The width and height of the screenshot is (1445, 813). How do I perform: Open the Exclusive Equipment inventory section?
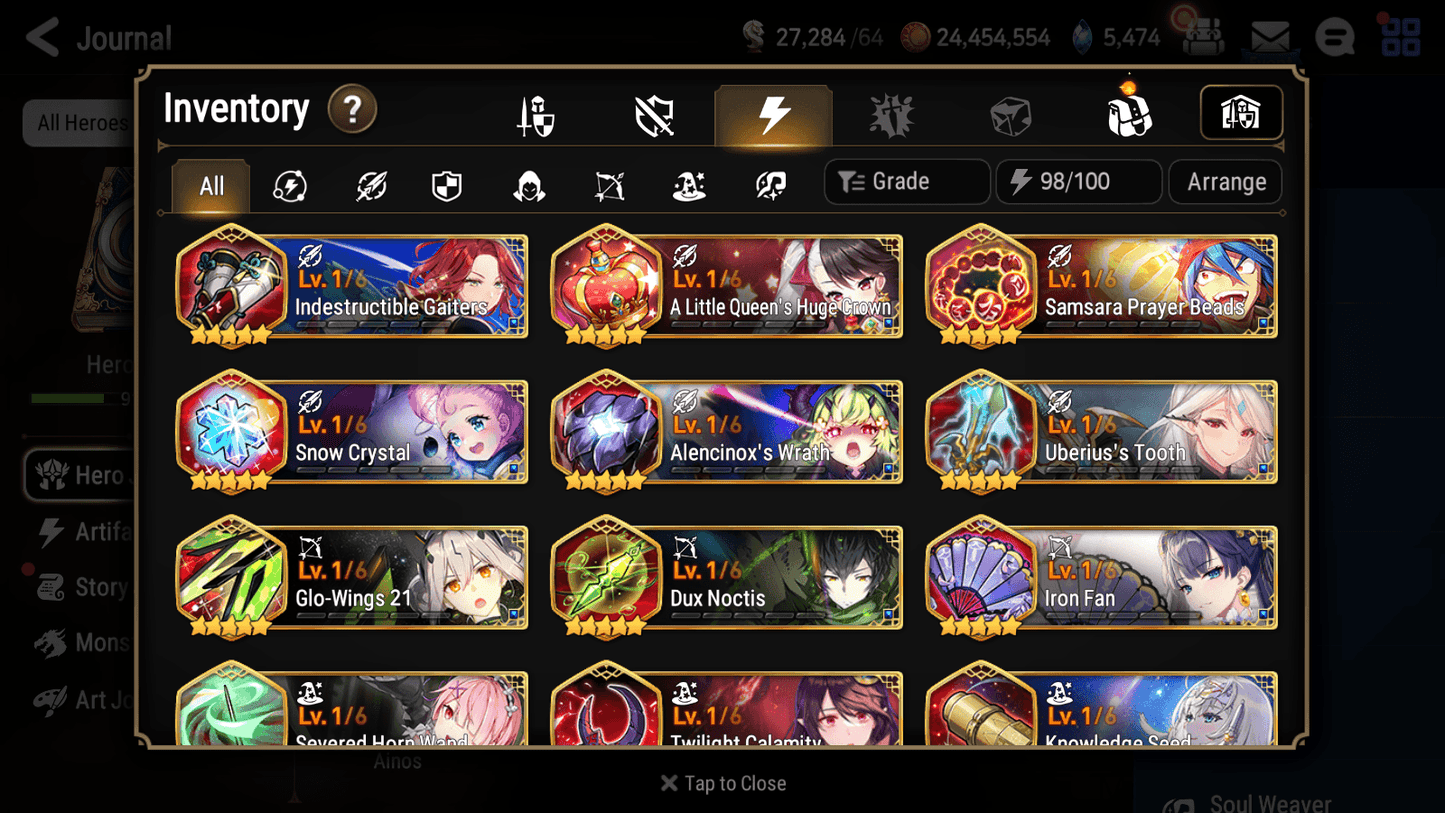click(x=653, y=114)
